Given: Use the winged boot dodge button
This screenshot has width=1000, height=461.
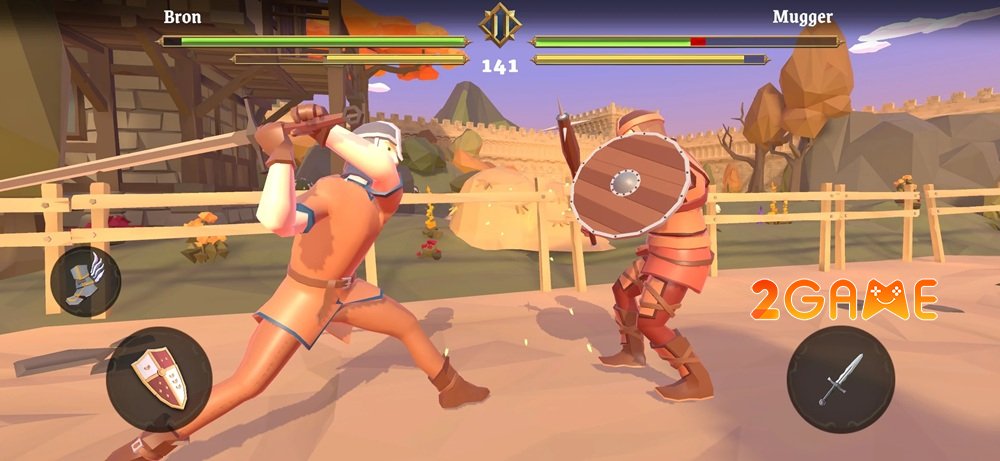Looking at the screenshot, I should coord(85,280).
